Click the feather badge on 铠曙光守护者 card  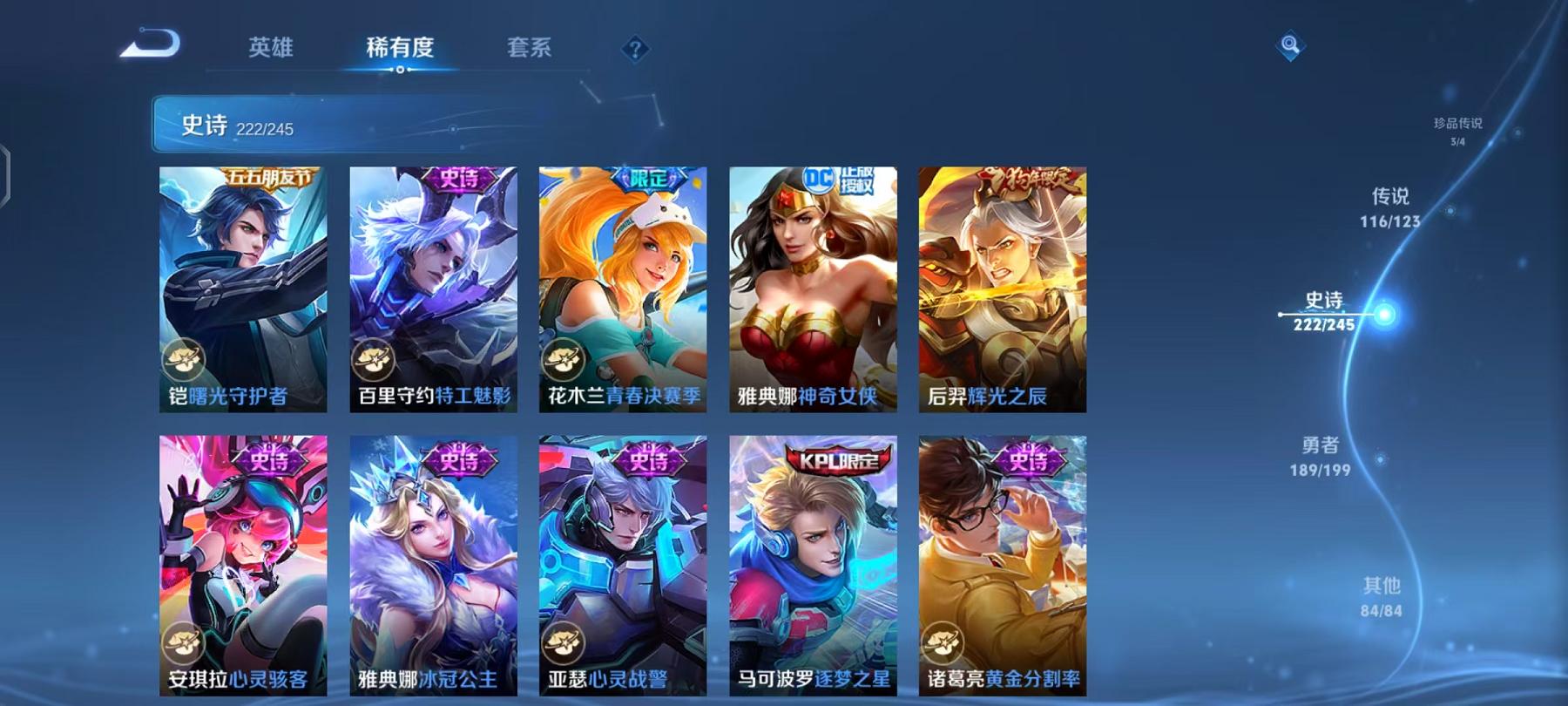(185, 357)
